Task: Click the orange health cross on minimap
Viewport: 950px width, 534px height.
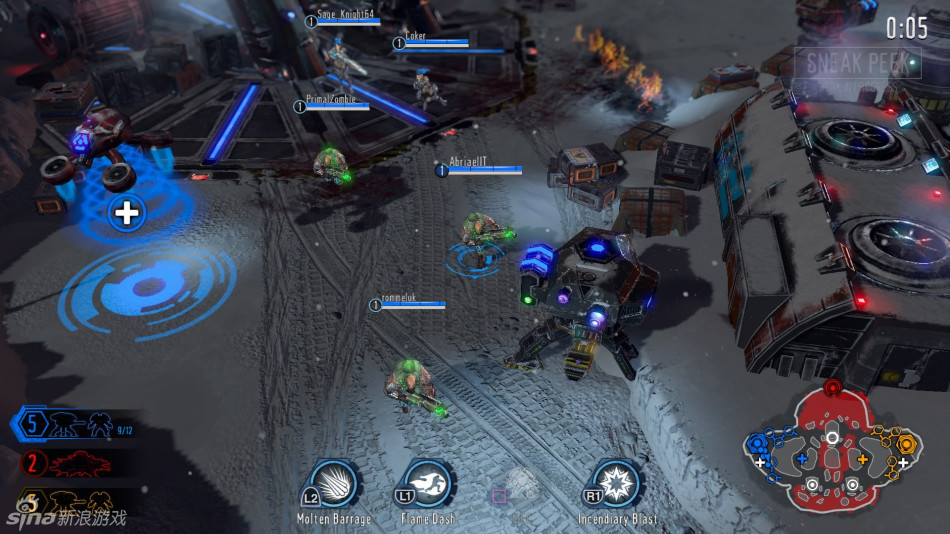Action: pyautogui.click(x=863, y=460)
